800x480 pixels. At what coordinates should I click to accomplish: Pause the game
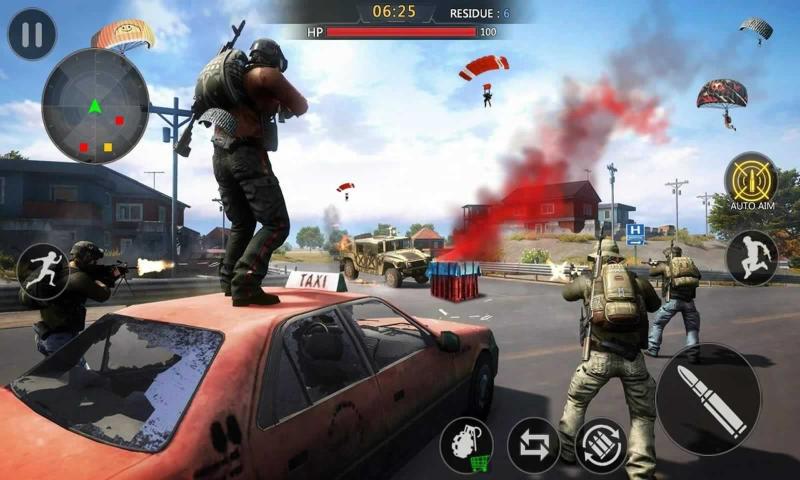32,35
